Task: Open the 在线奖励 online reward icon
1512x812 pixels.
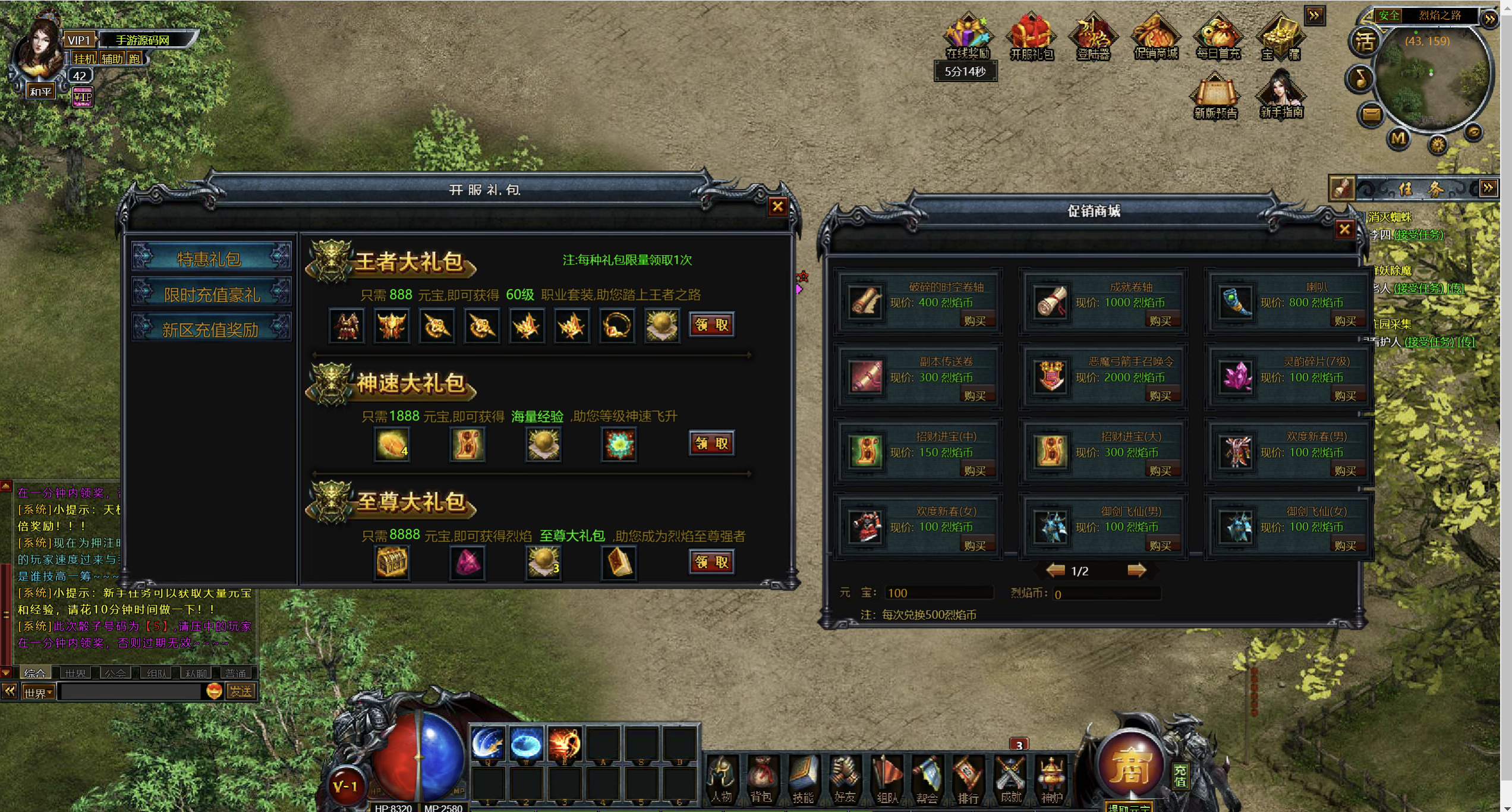Action: click(x=967, y=37)
